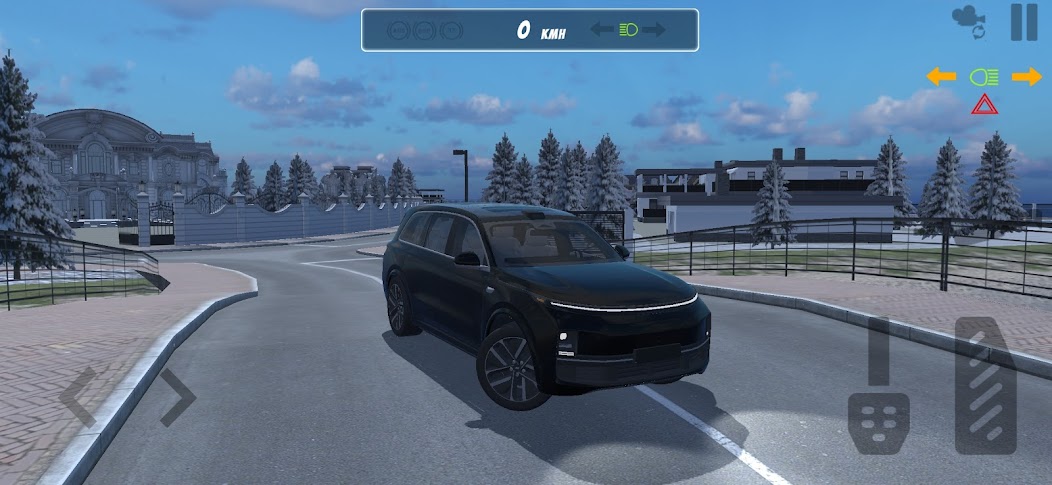Switch the camera view

point(968,21)
